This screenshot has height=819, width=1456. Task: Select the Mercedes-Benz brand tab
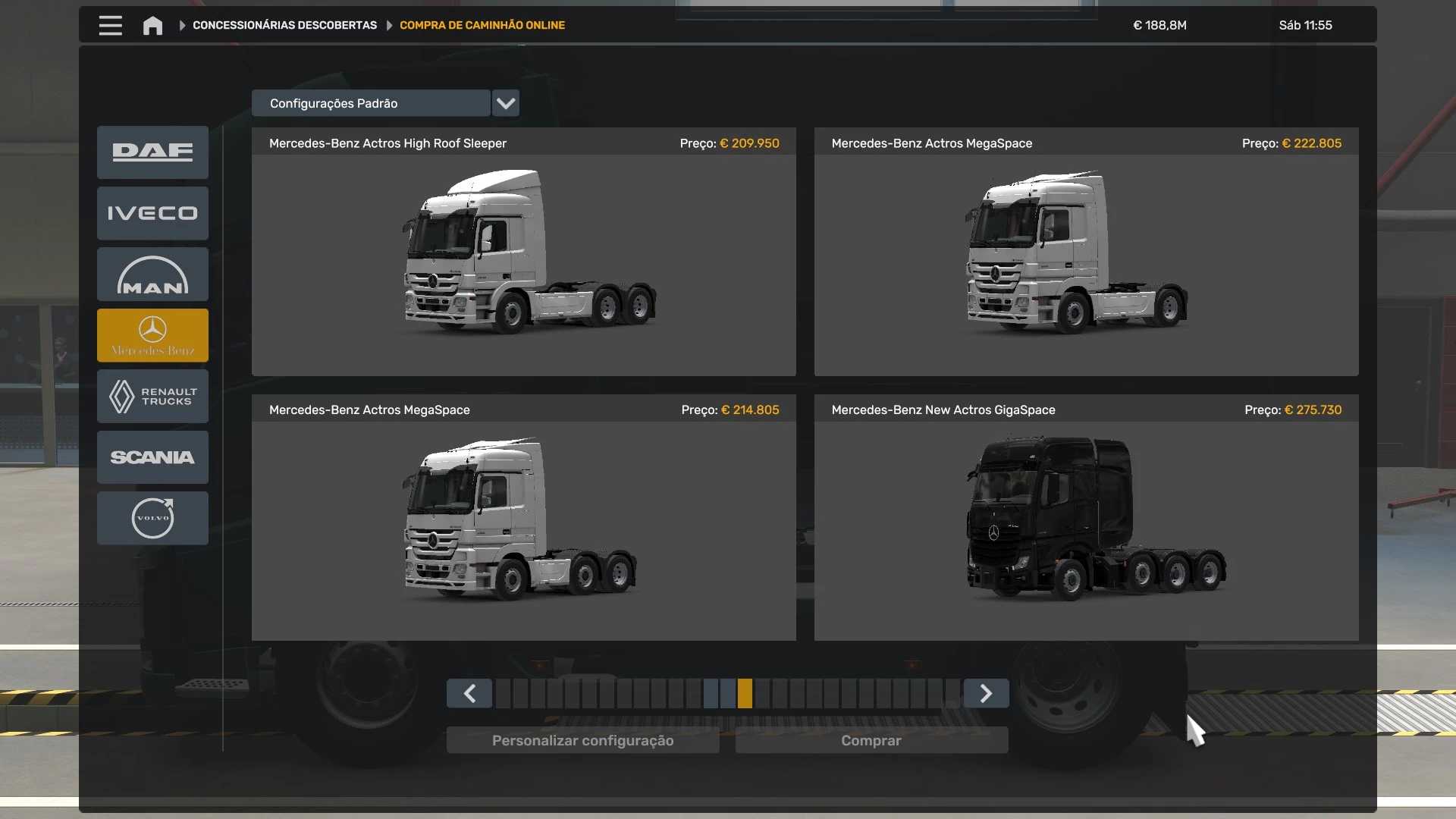[152, 335]
